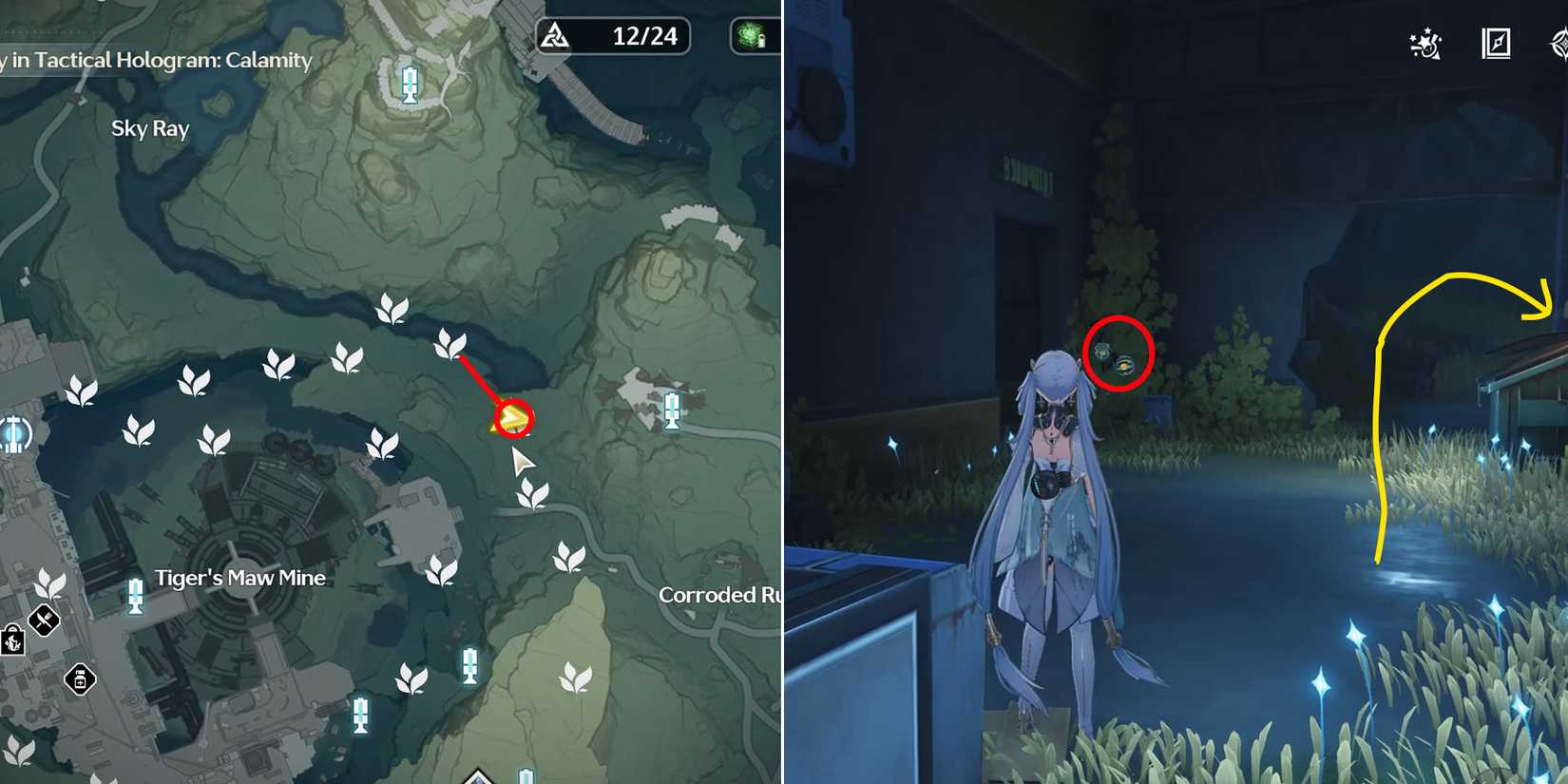The image size is (1568, 784).
Task: Click the red-circled quest marker on the map
Action: (513, 419)
